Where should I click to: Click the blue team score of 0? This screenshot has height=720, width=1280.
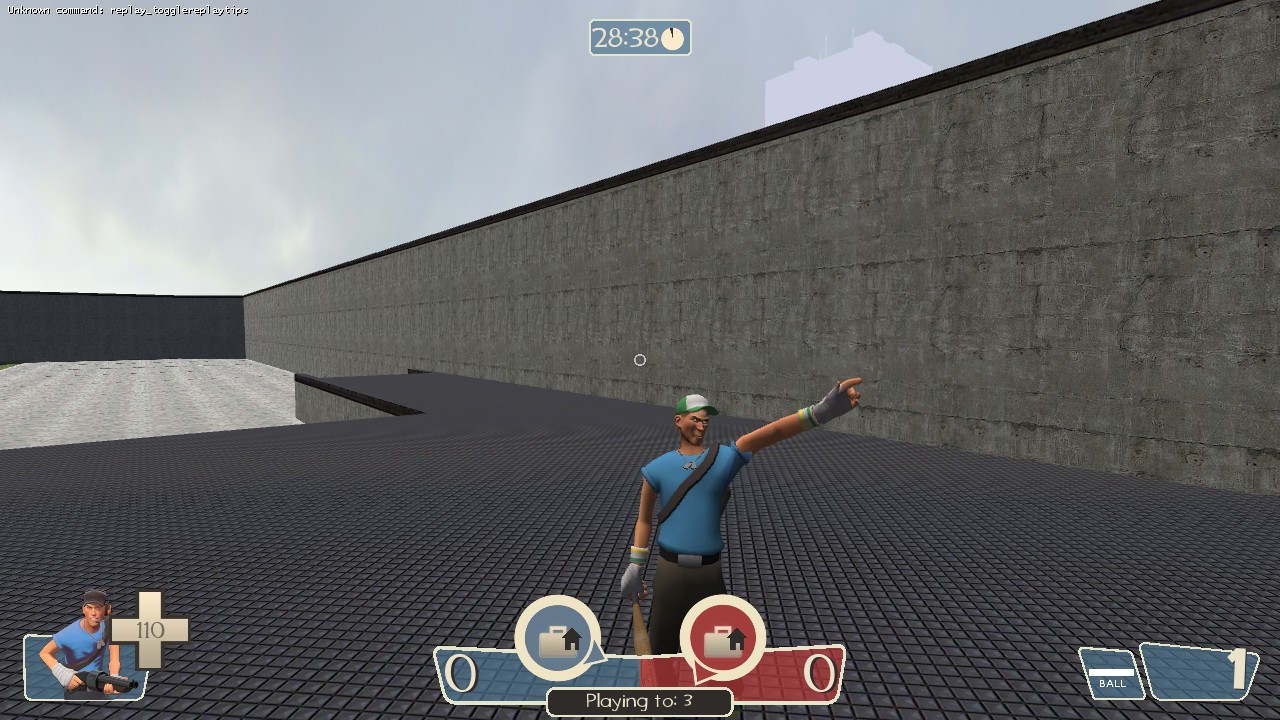tap(463, 675)
